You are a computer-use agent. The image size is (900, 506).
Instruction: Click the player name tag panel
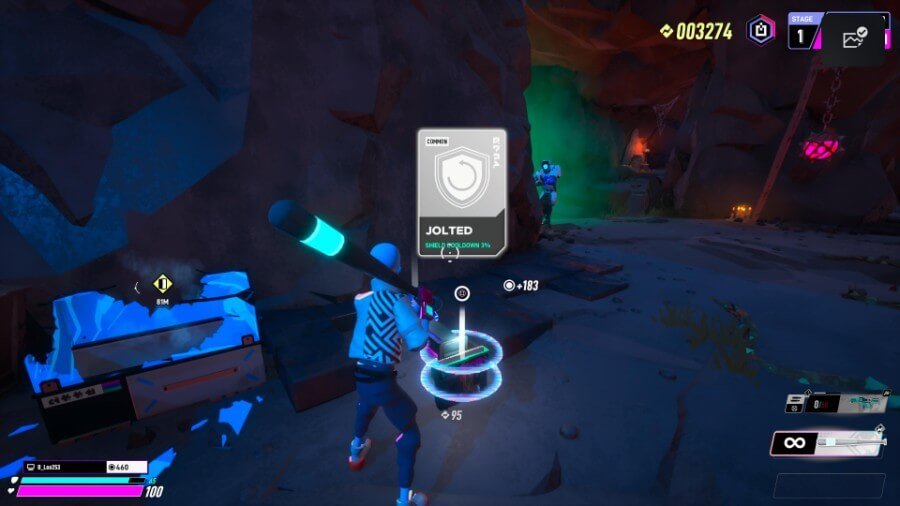[60, 466]
